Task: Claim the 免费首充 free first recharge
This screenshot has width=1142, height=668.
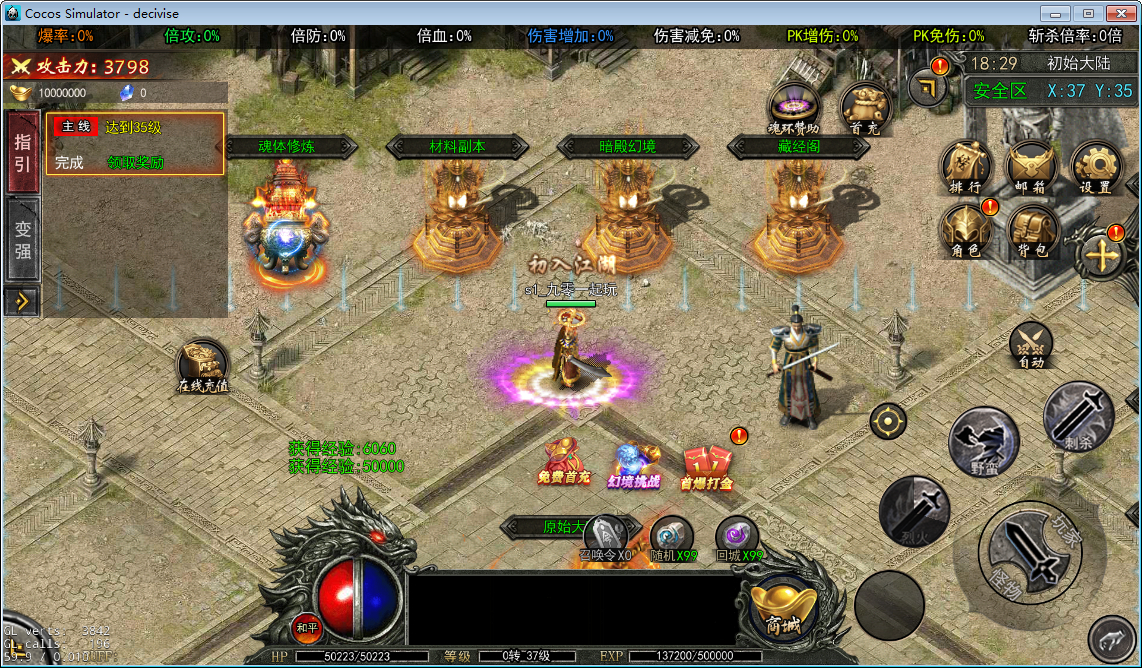Action: point(564,461)
